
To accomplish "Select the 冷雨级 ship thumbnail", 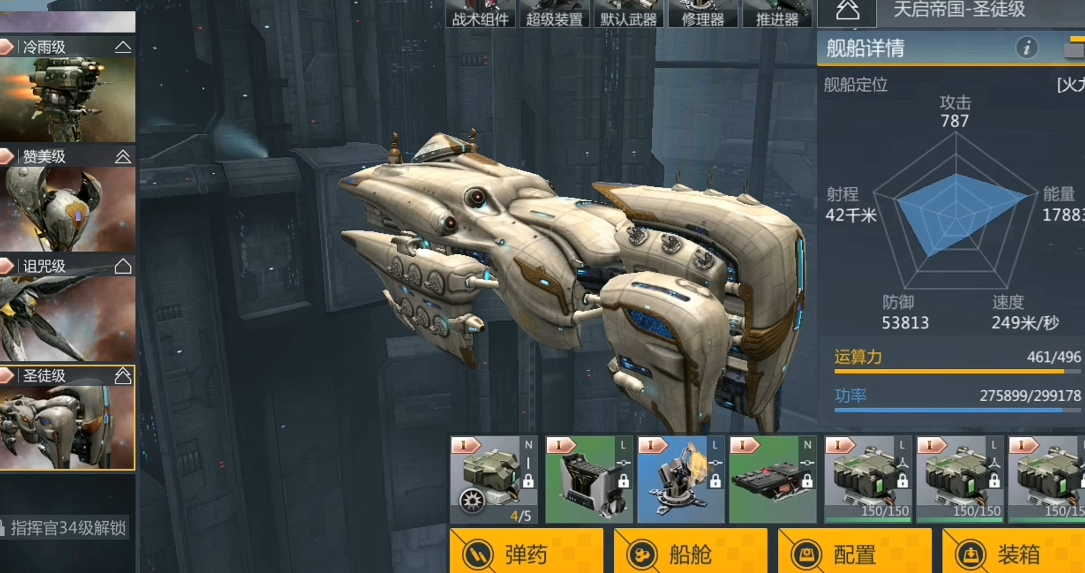I will tap(67, 97).
